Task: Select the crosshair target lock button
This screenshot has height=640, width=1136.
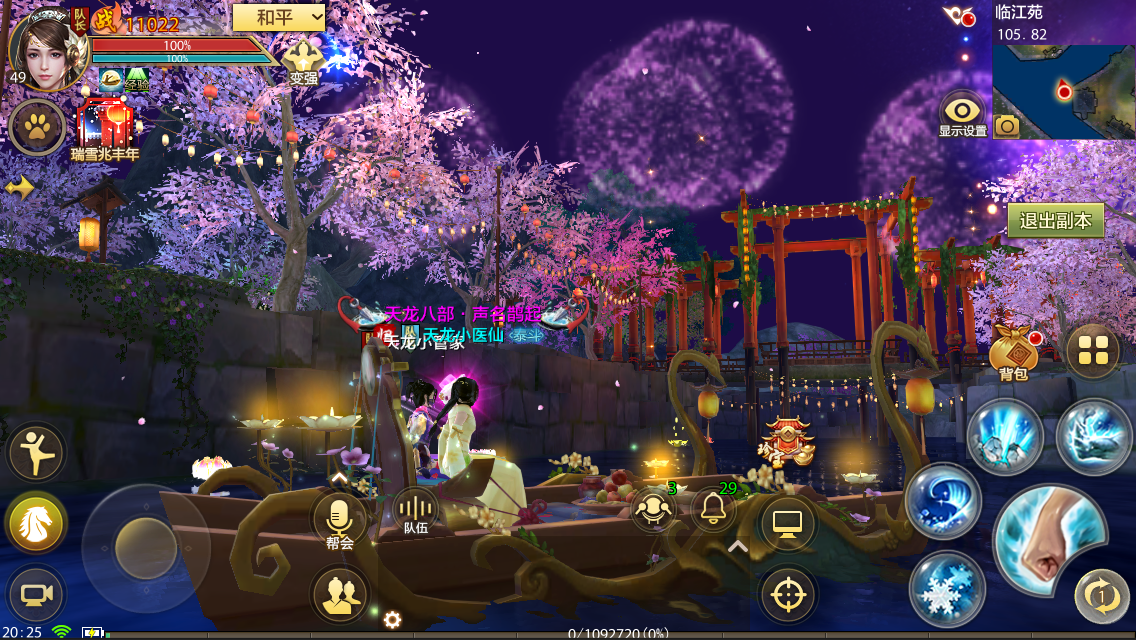Action: 788,596
